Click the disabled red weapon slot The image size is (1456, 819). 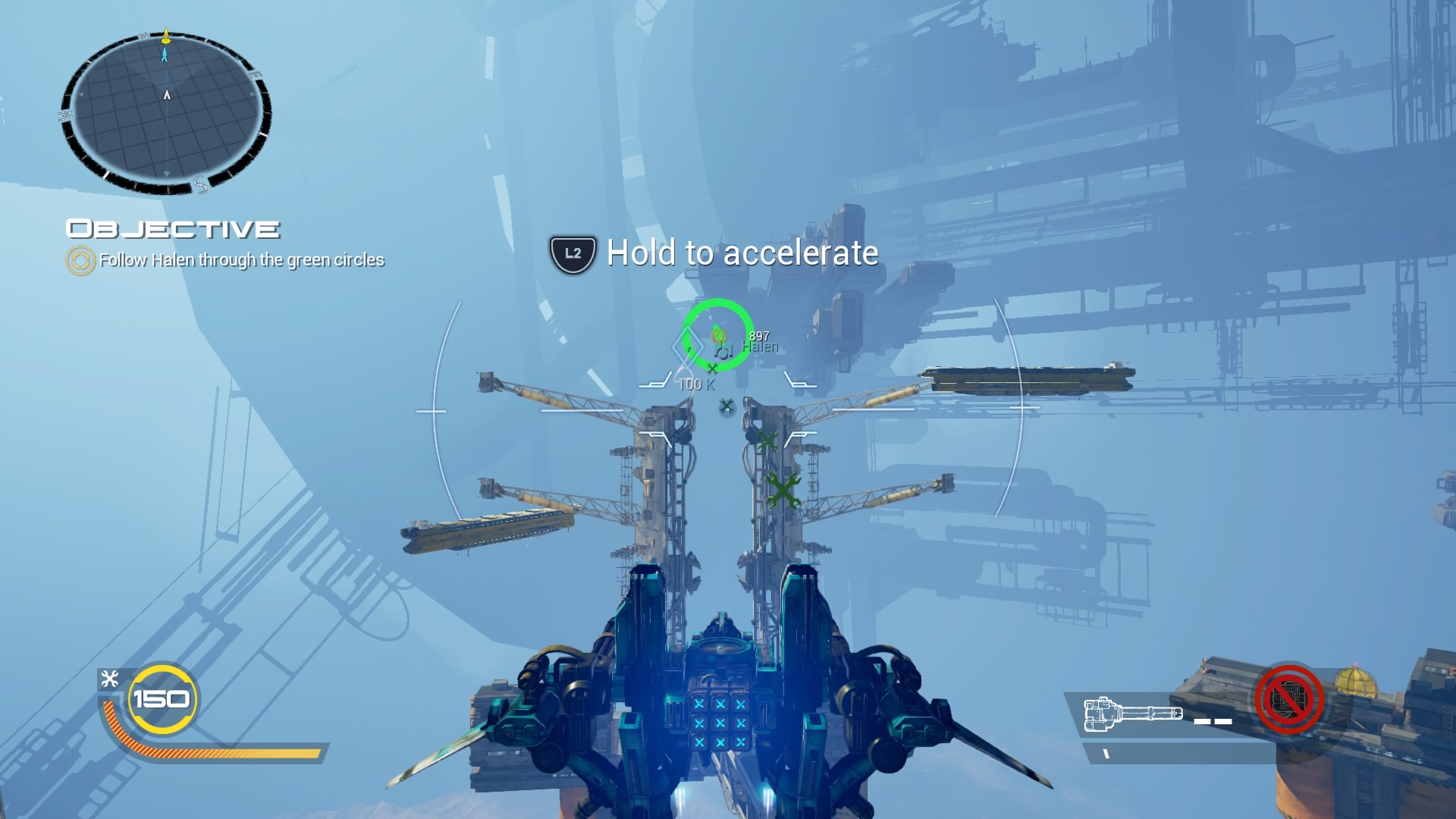click(1288, 699)
